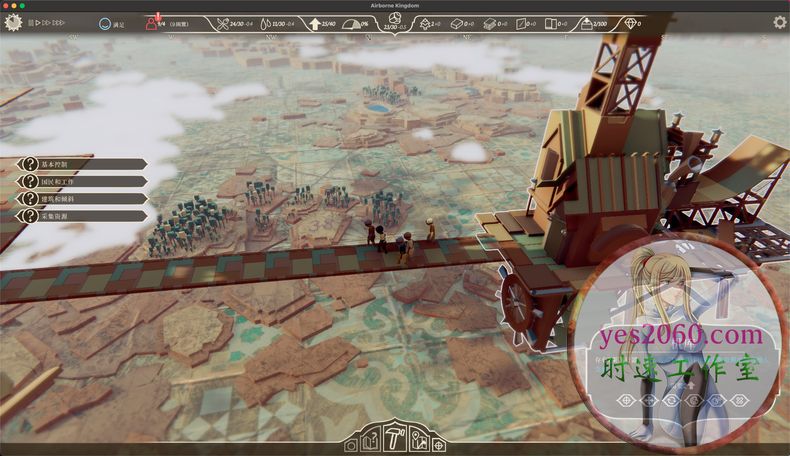Open the book with question mark guide
Screen dimensions: 790x456
pos(370,442)
